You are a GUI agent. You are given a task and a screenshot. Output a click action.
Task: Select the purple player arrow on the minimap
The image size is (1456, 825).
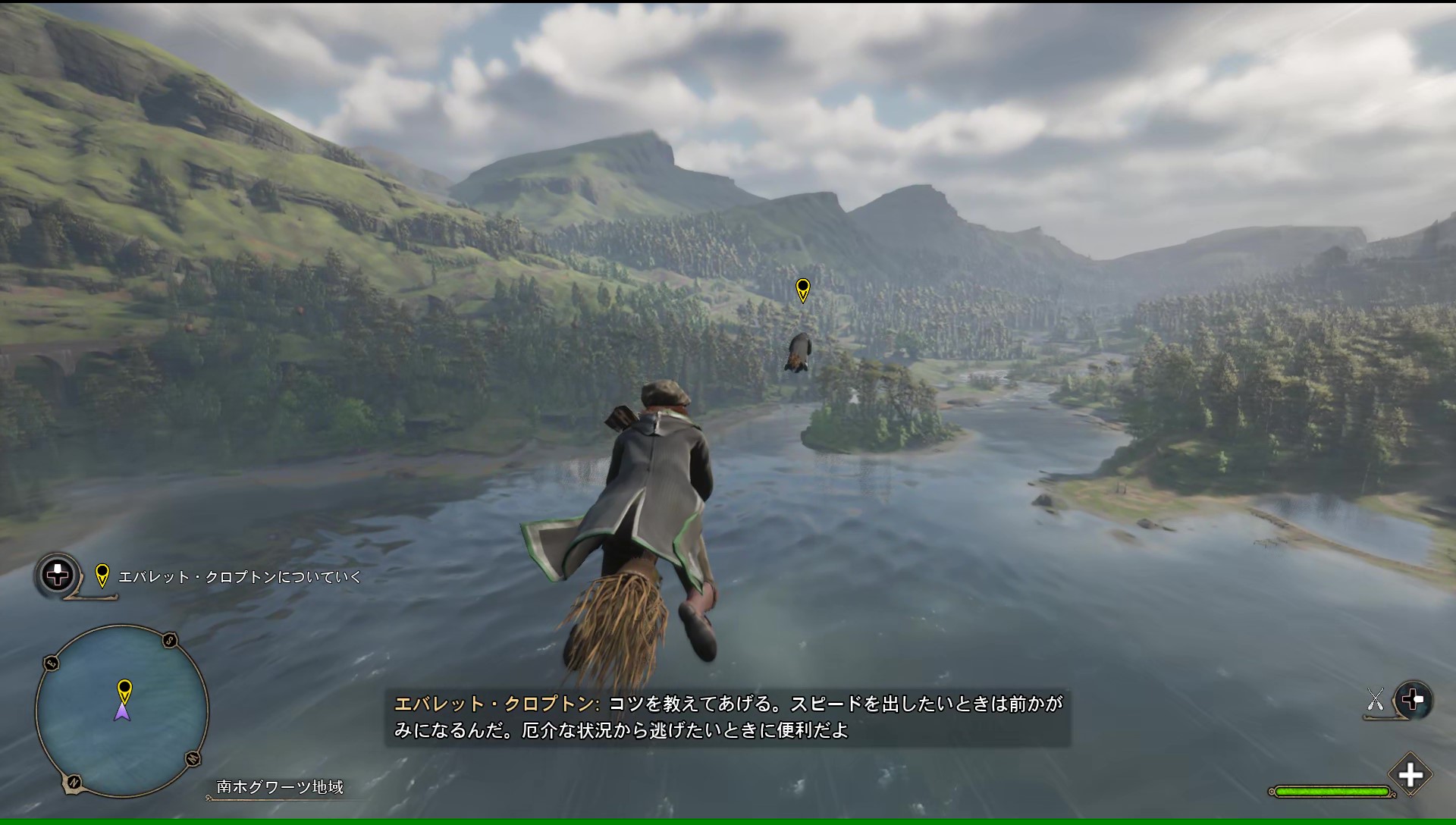click(x=122, y=712)
